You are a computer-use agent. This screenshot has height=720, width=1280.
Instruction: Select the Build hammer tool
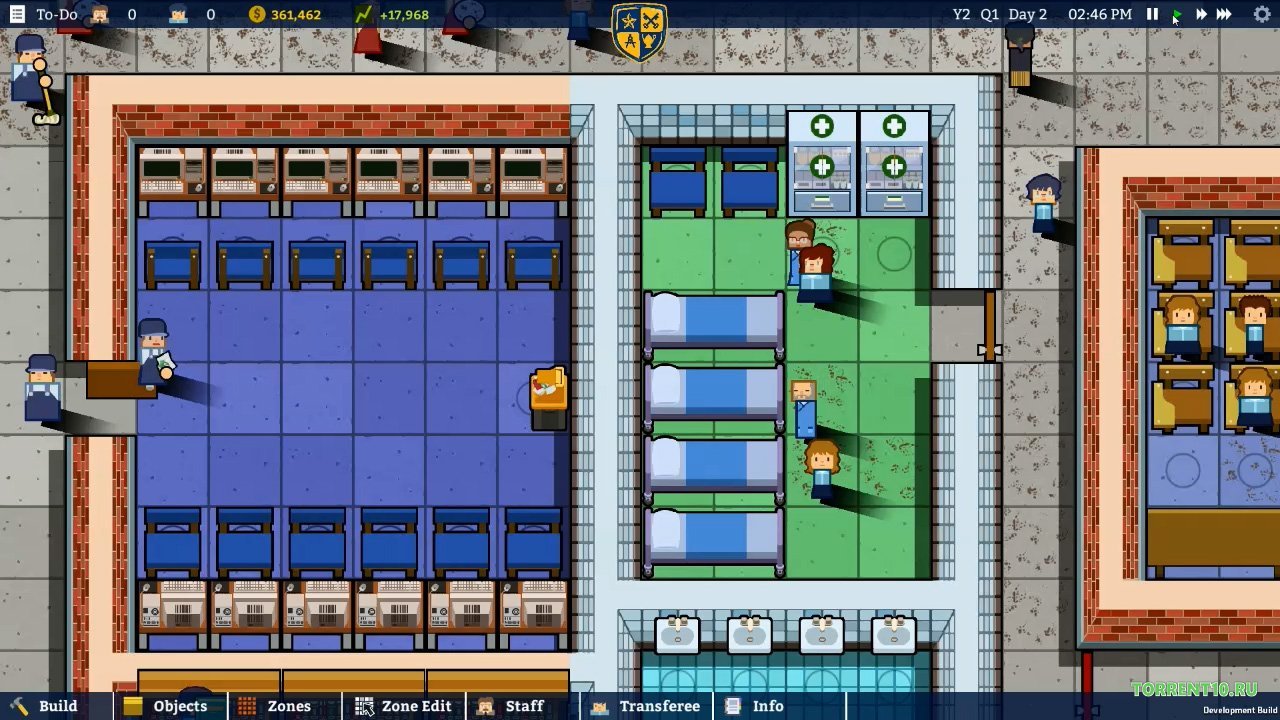click(45, 706)
